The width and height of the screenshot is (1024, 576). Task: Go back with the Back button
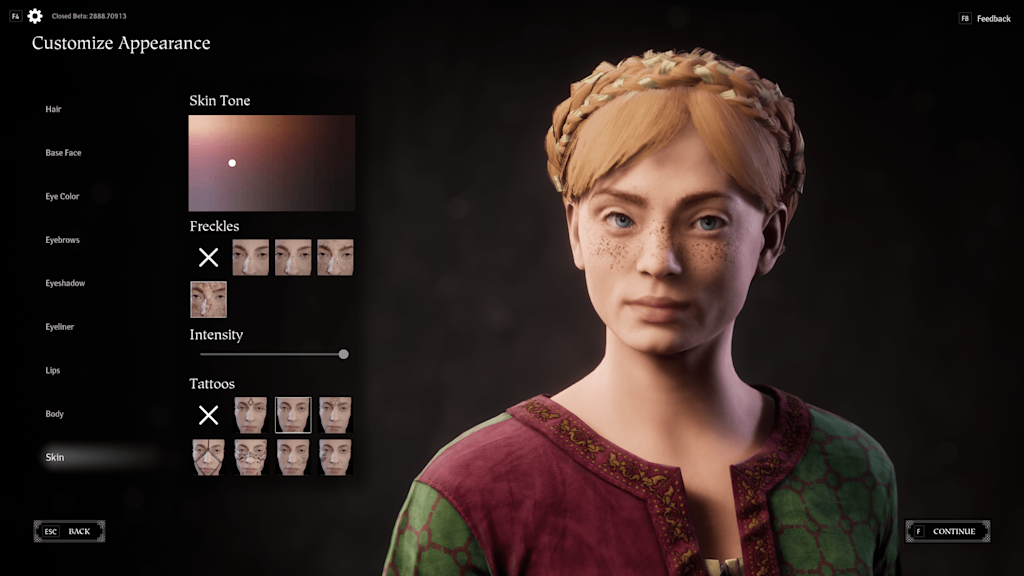[70, 531]
